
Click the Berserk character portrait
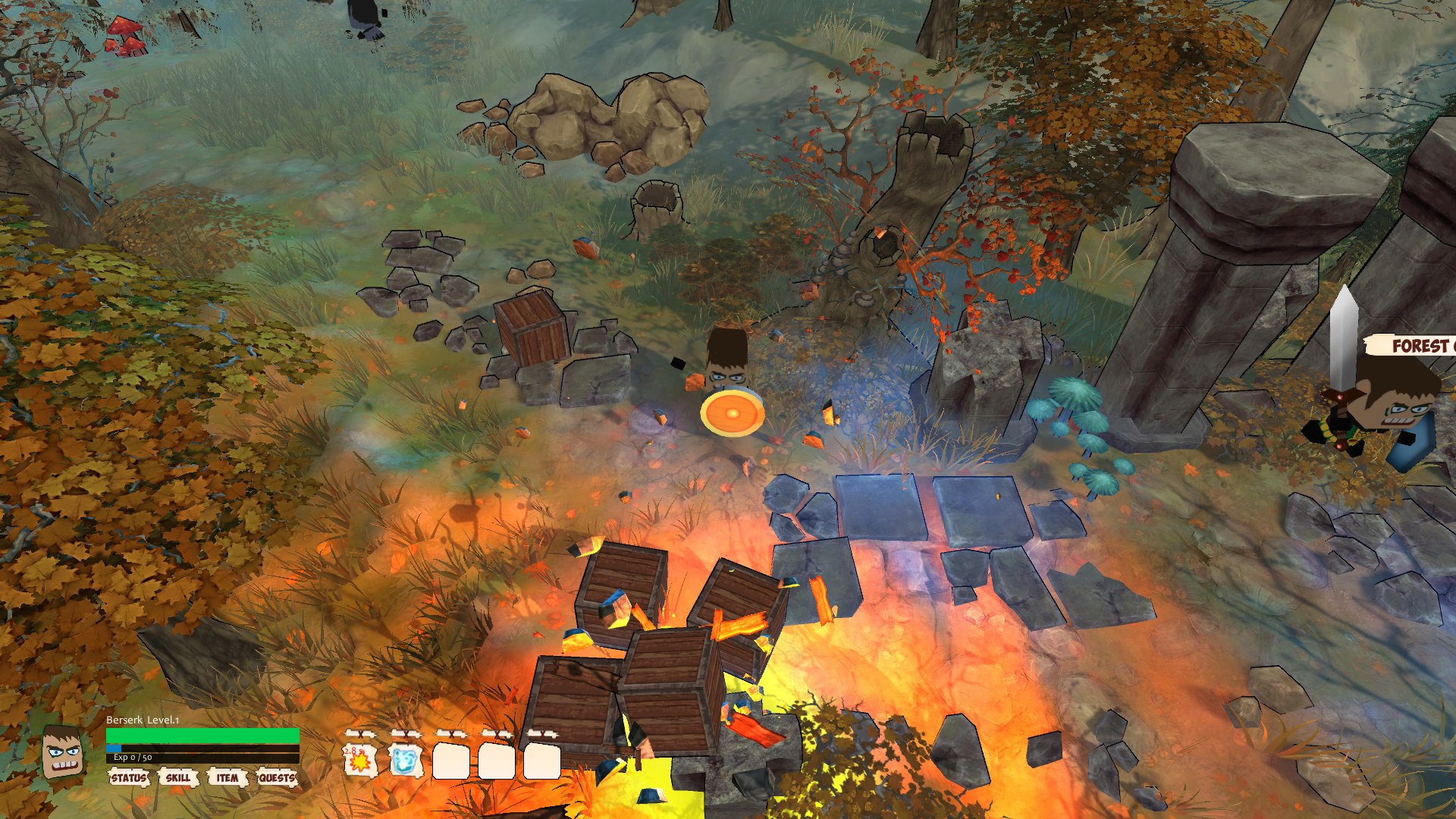click(61, 752)
